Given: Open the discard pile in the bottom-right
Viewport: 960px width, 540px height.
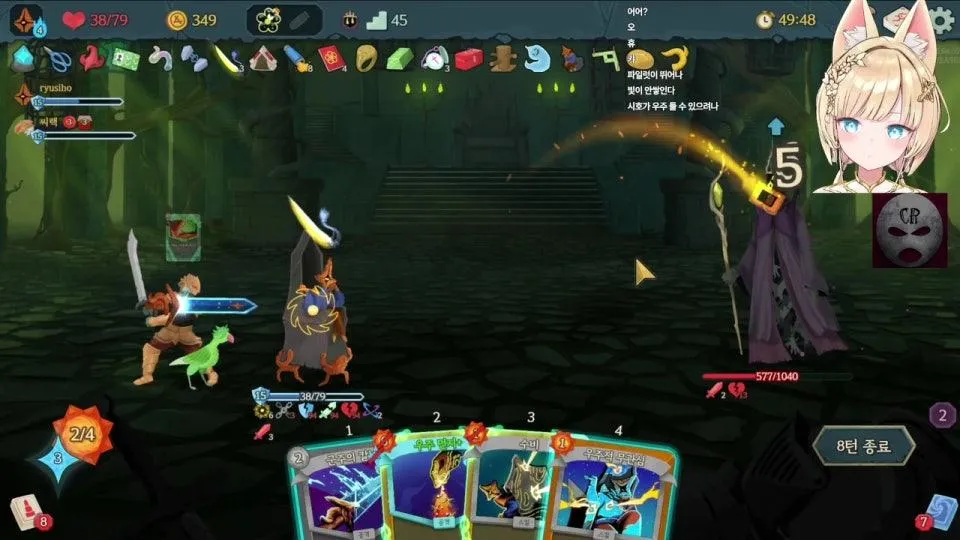Looking at the screenshot, I should pyautogui.click(x=940, y=510).
